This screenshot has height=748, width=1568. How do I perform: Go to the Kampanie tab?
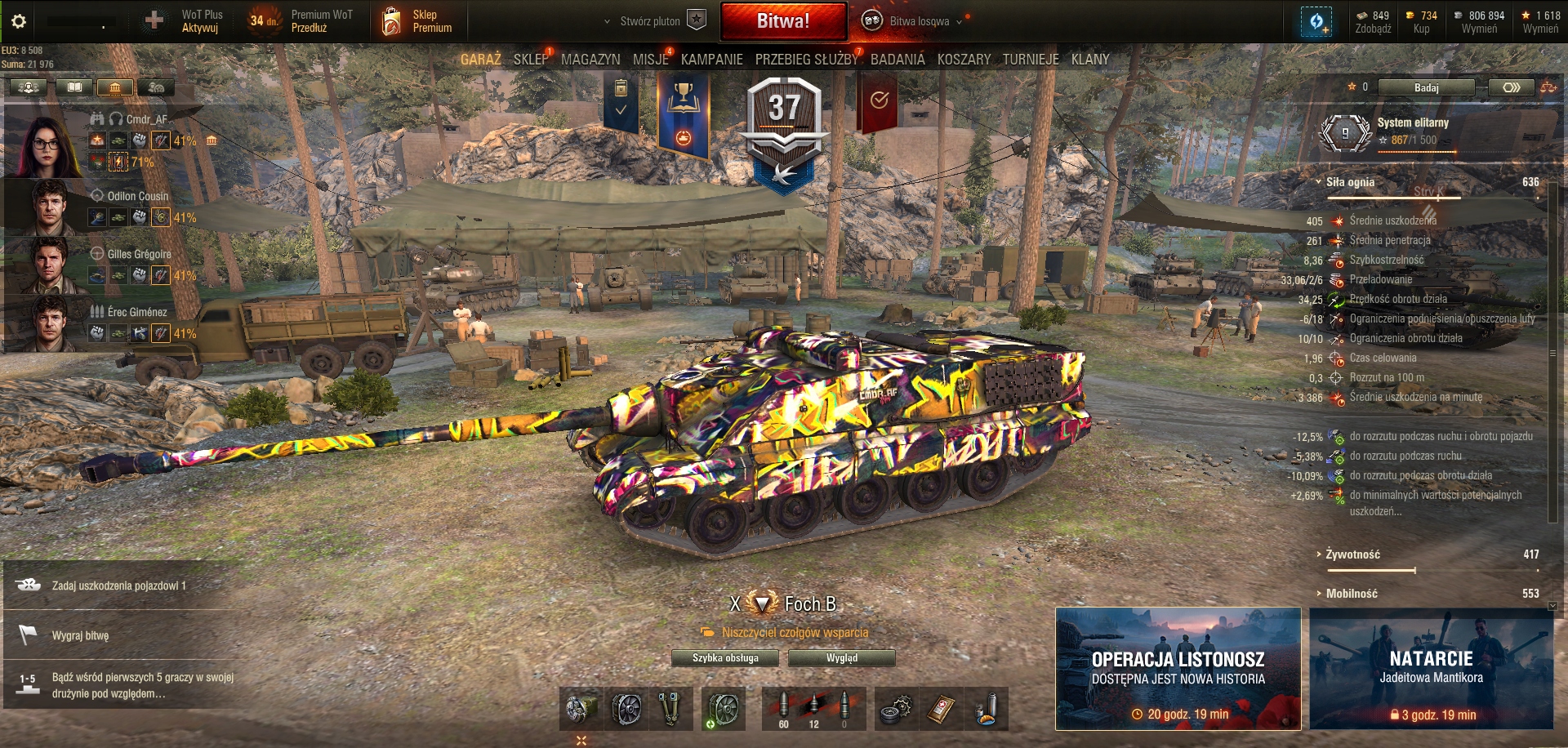(711, 60)
